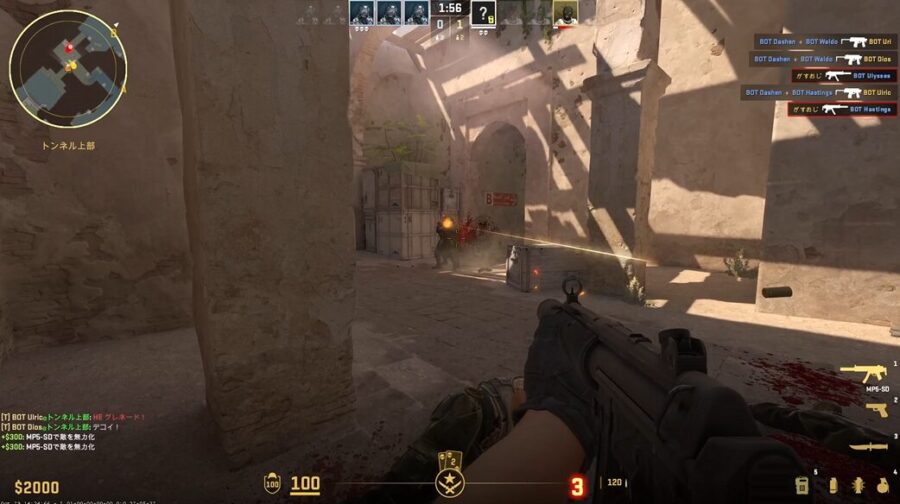This screenshot has width=900, height=504.
Task: Click the circular radar minimap
Action: point(68,69)
